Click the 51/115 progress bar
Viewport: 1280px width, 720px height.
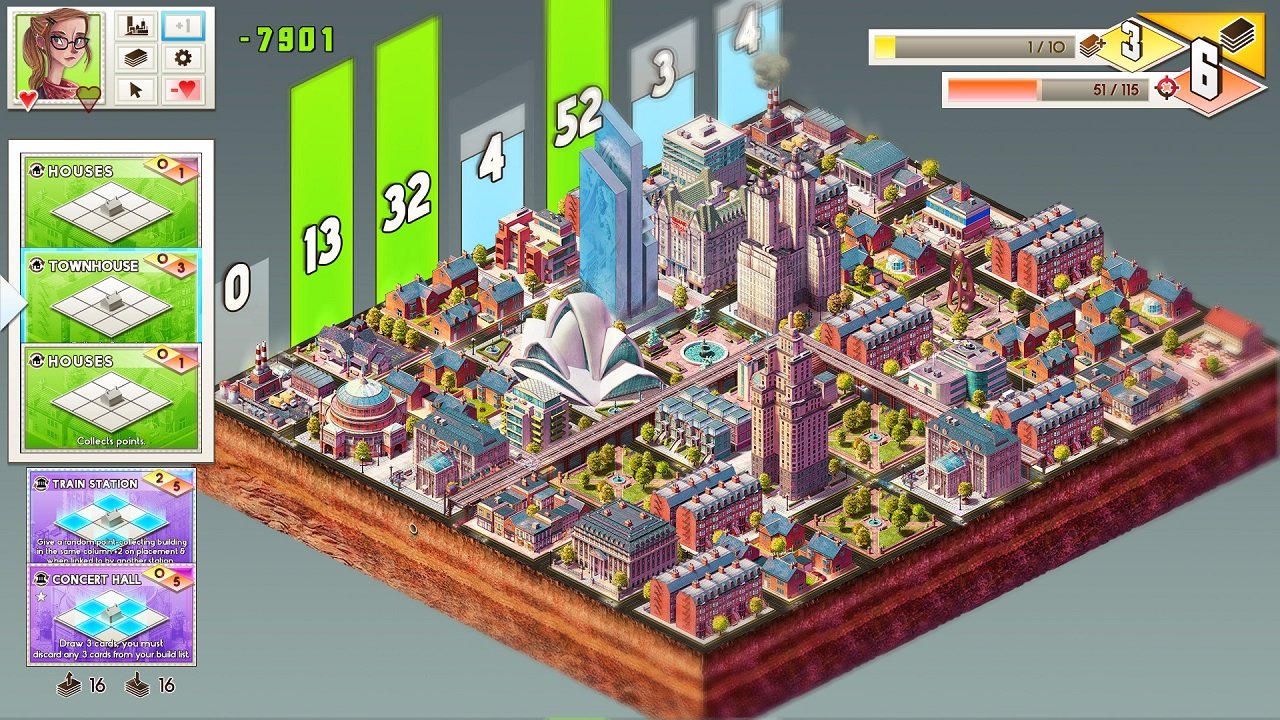pos(1049,89)
